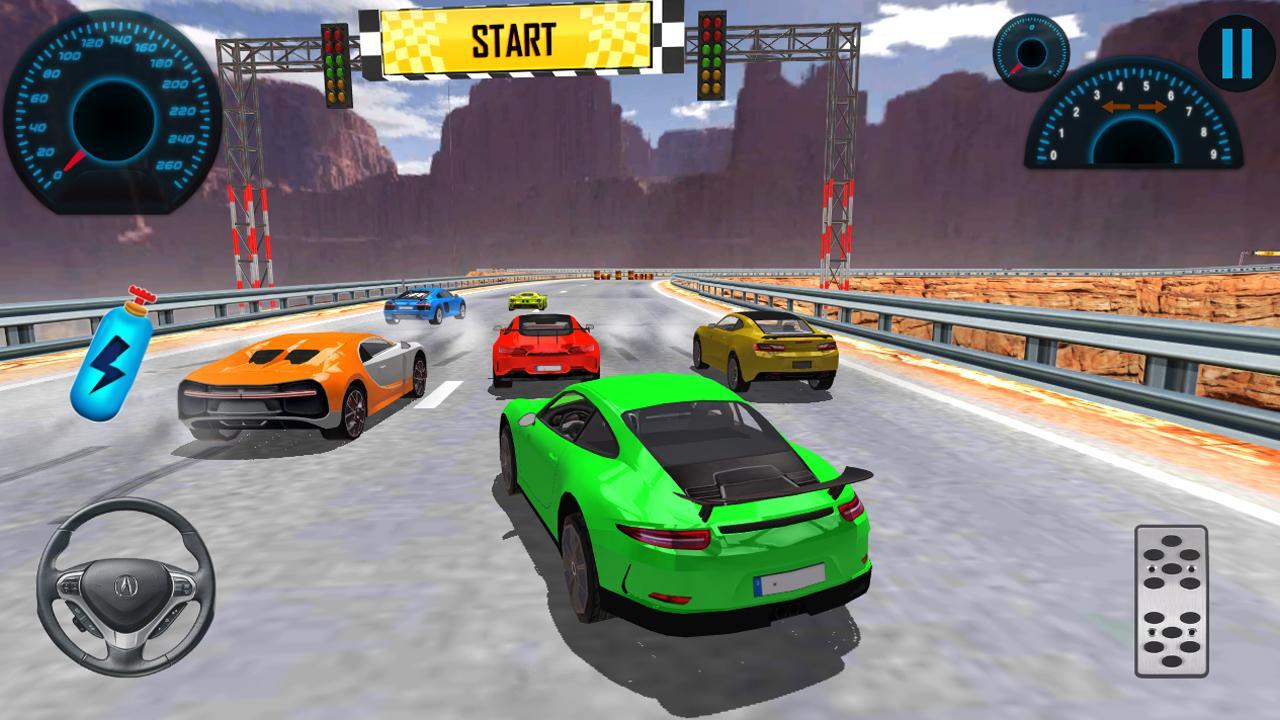Click the small dial gauge near pause button
Screen dimensions: 1280x720
[x=1030, y=50]
